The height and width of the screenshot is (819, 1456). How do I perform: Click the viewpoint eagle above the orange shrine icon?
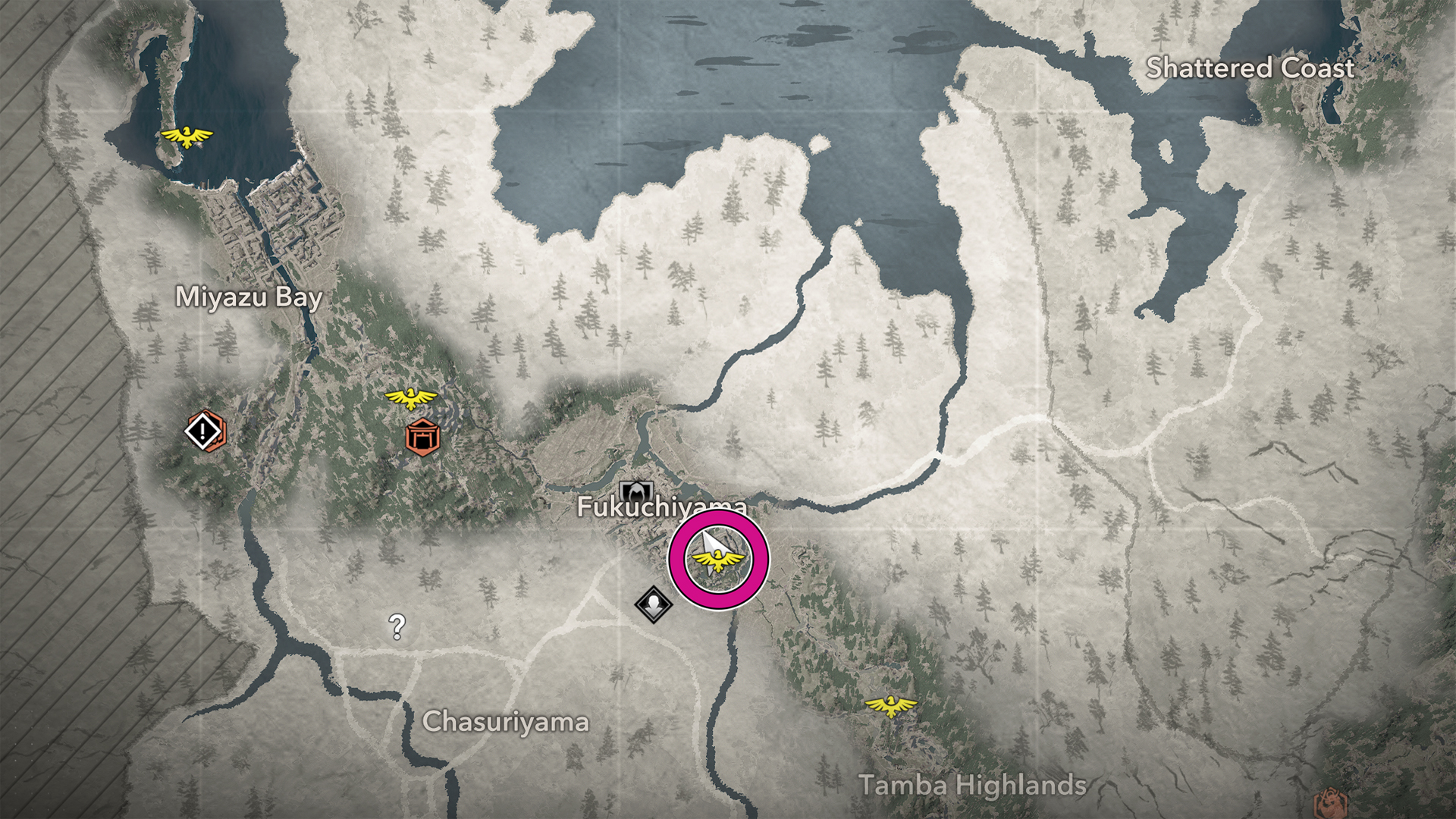click(x=410, y=397)
